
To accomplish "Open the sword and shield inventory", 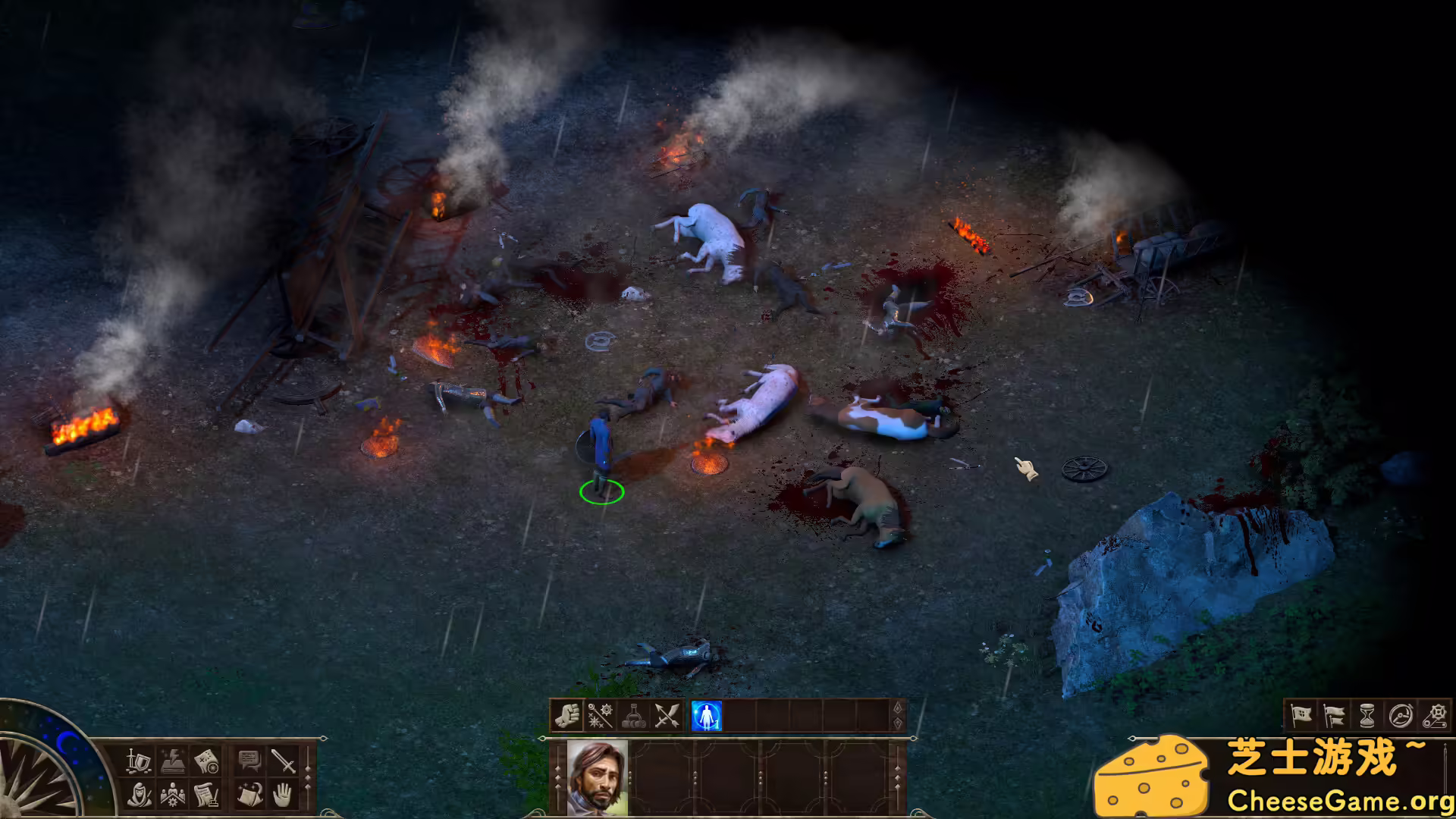I will click(x=139, y=760).
